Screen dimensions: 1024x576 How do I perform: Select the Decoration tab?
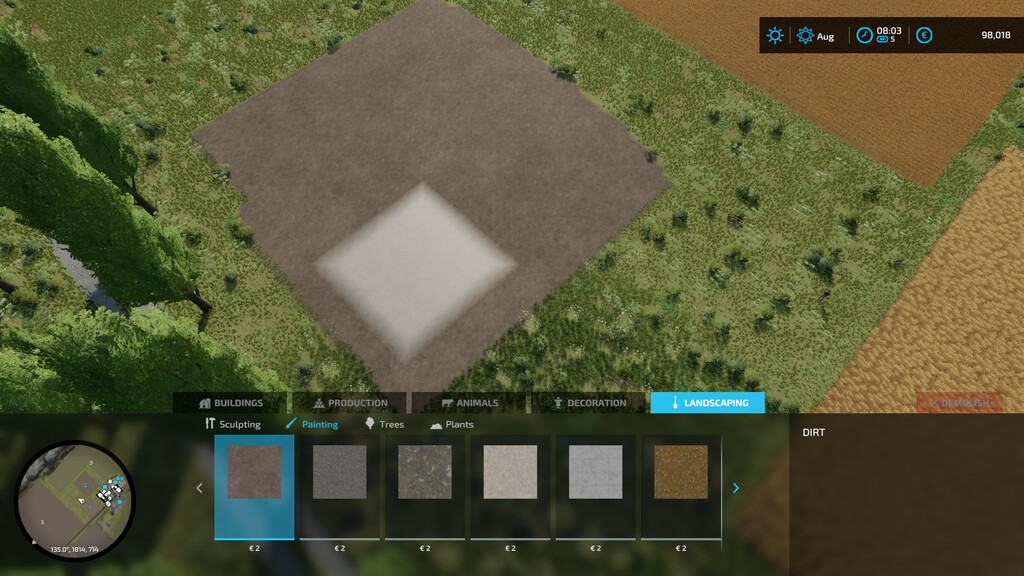coord(589,403)
